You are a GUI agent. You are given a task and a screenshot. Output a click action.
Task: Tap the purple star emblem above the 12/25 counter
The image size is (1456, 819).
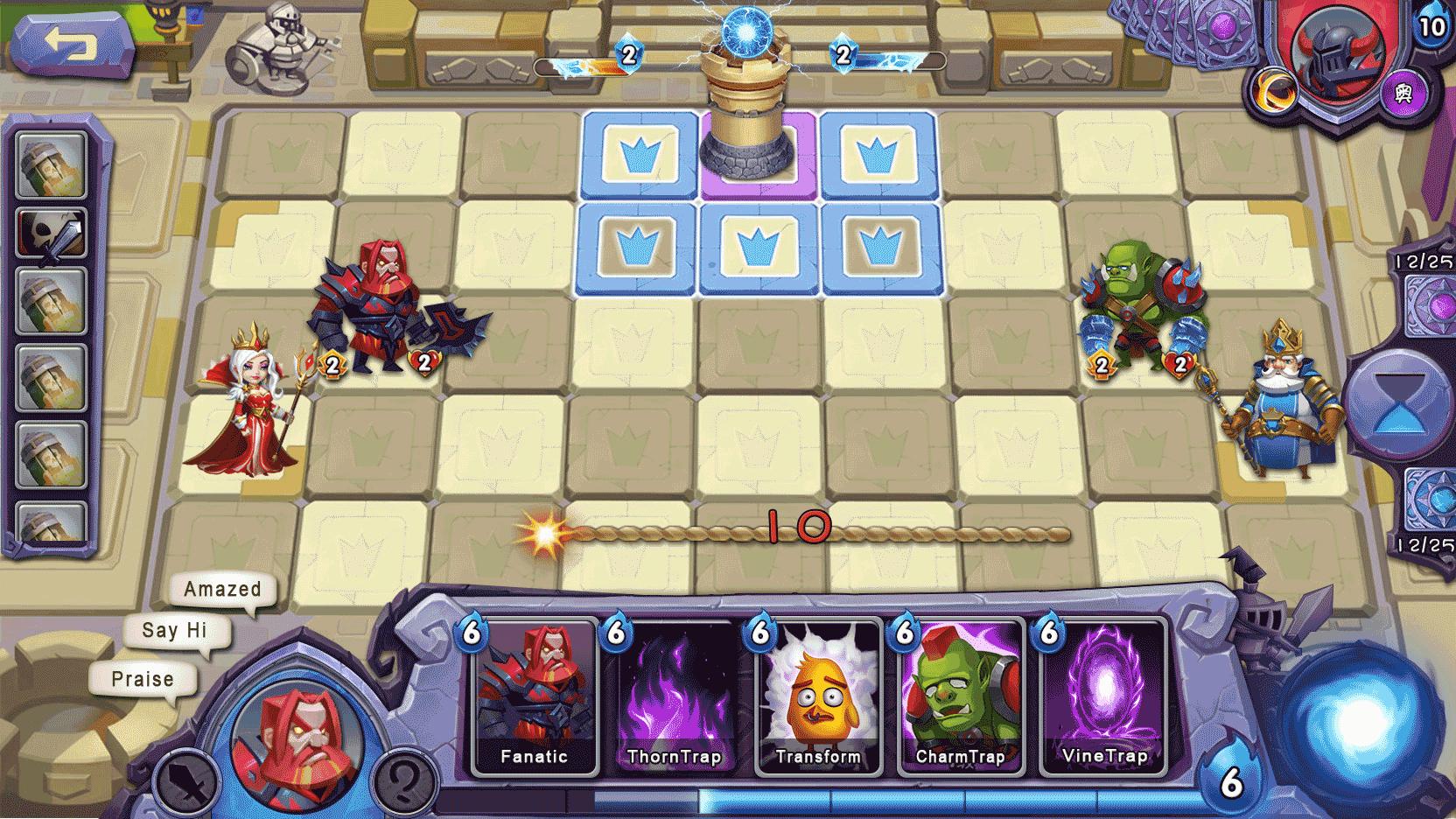point(1438,306)
